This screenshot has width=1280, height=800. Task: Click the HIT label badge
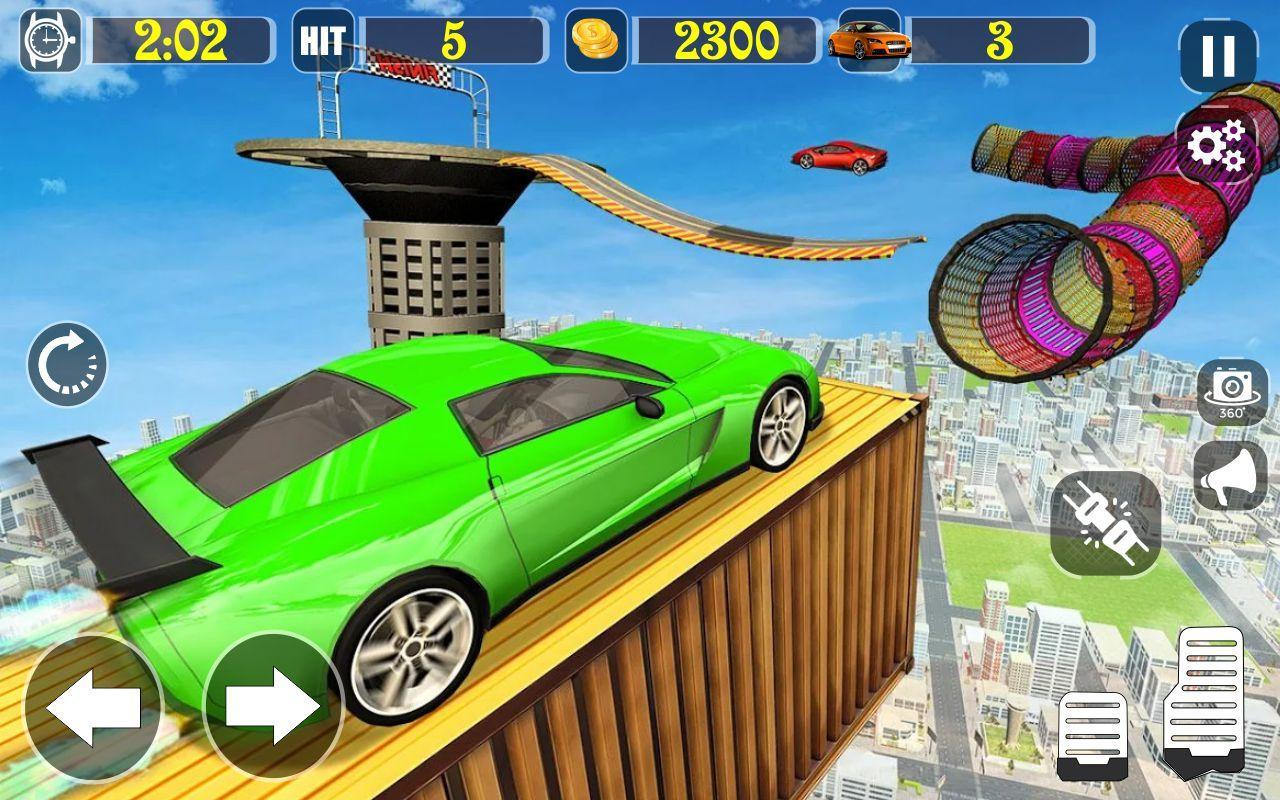(321, 42)
